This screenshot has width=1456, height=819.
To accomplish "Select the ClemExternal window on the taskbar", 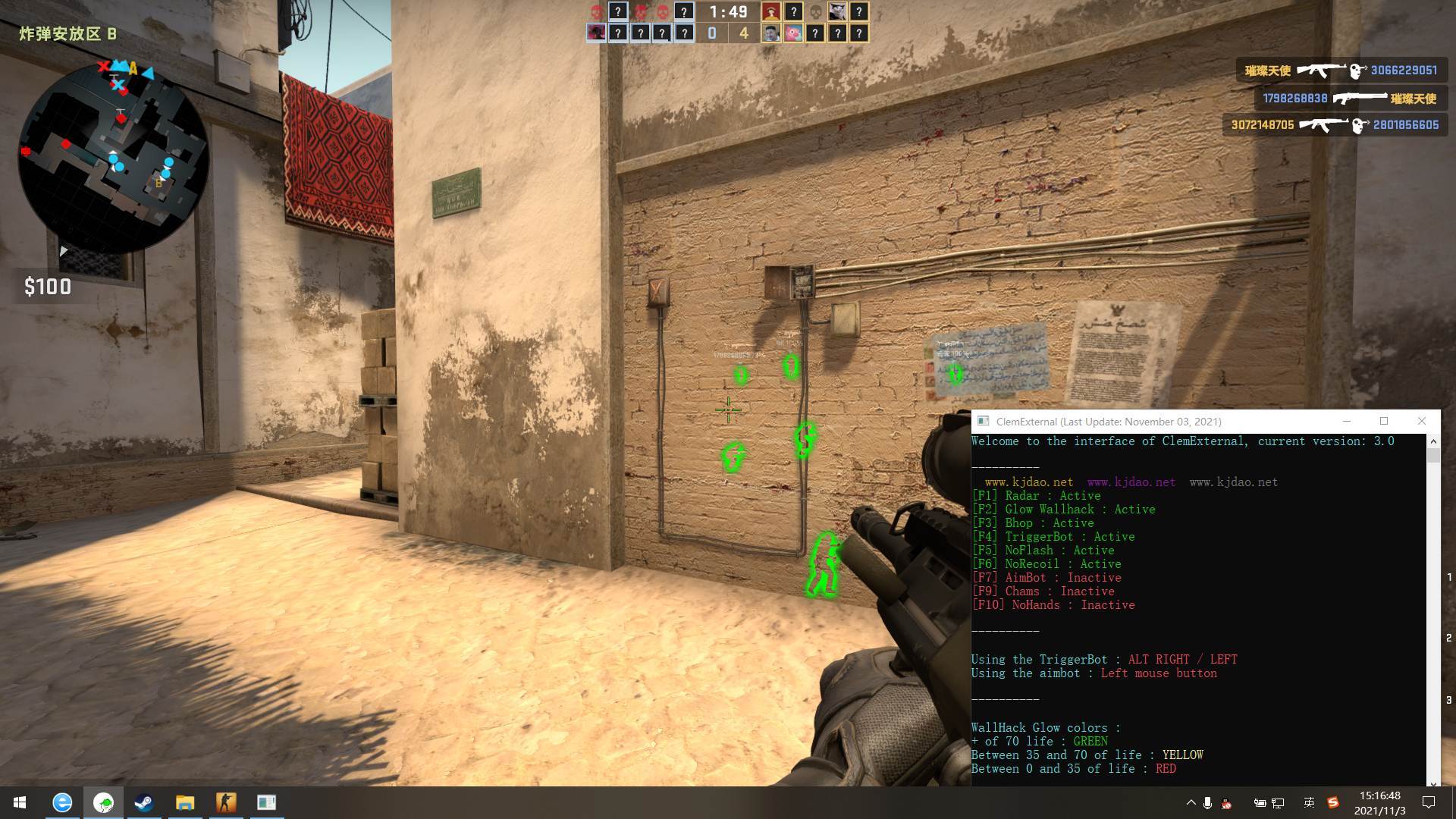I will 265,802.
